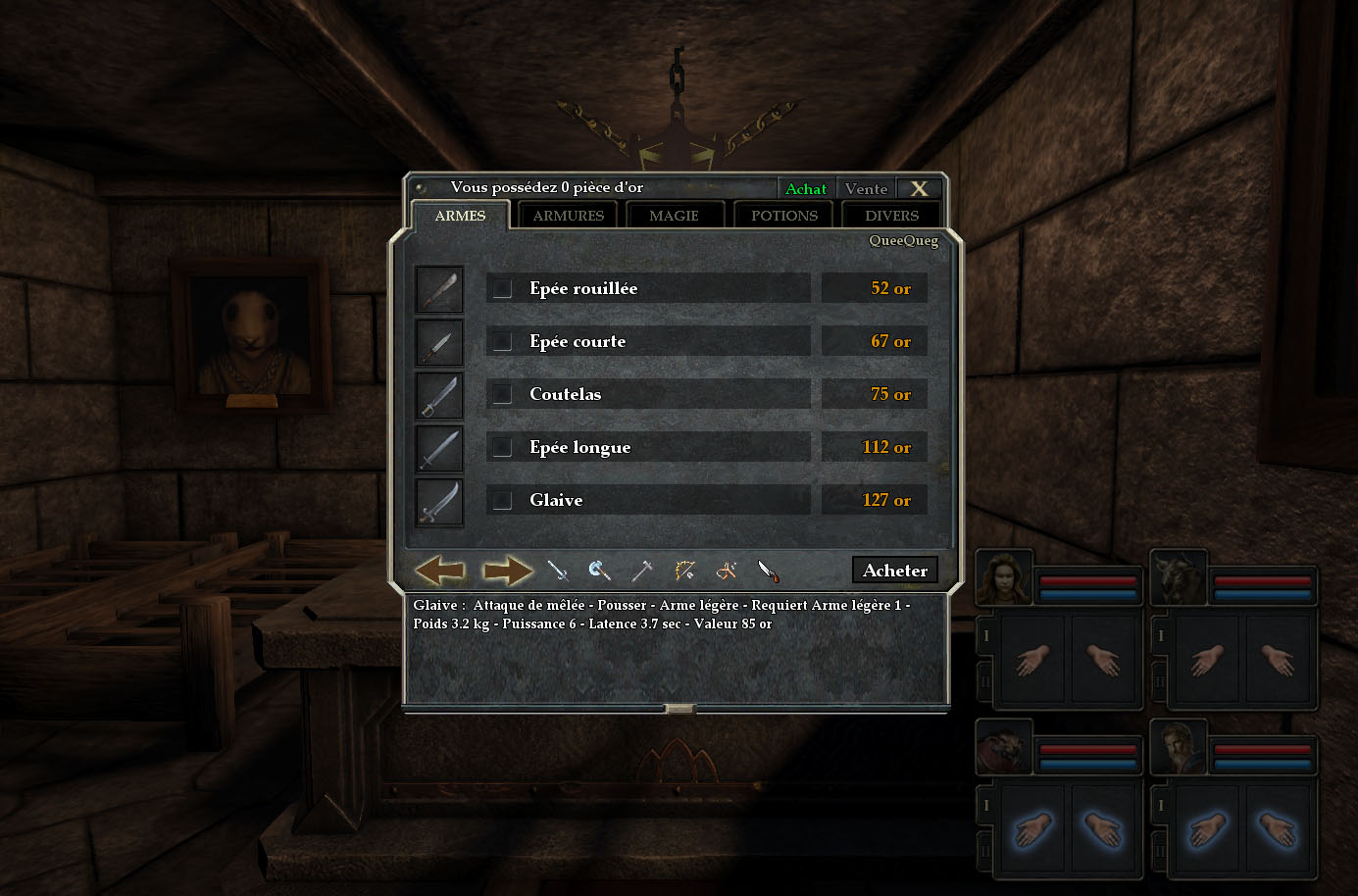Select the DIVERS tab
This screenshot has height=896, width=1358.
[x=891, y=216]
